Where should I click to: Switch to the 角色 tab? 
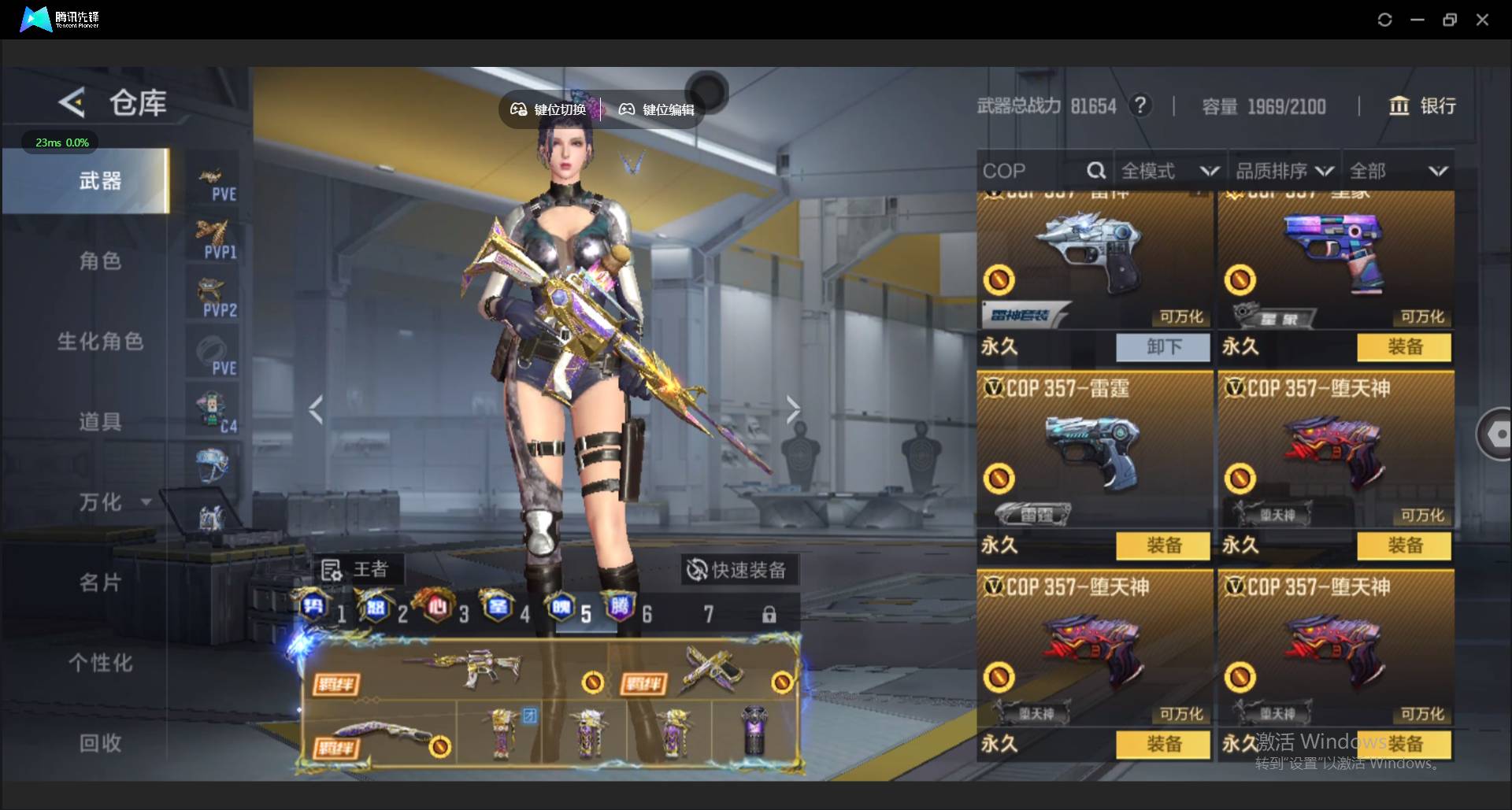coord(100,261)
